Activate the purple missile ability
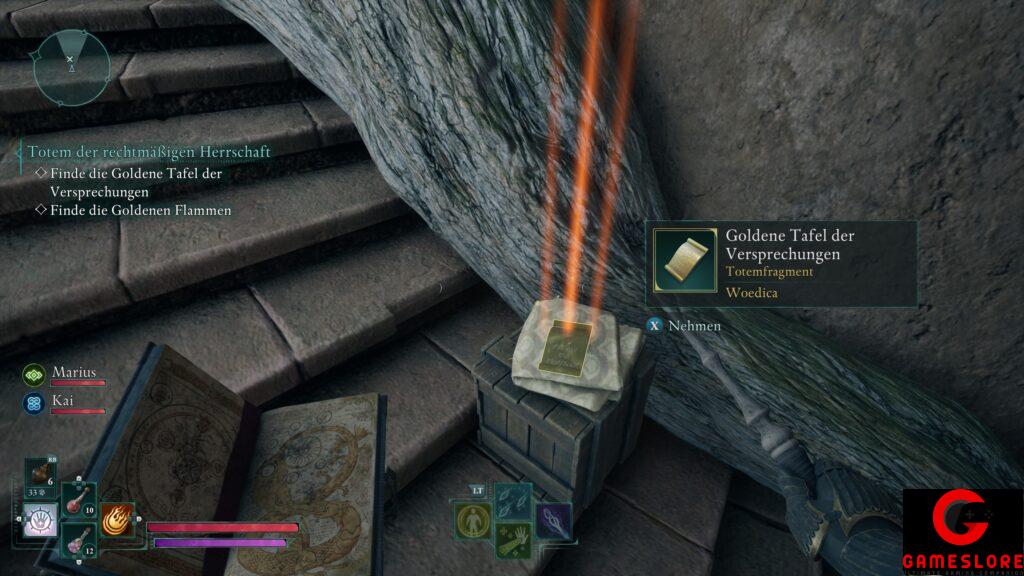This screenshot has width=1024, height=576. click(x=553, y=520)
